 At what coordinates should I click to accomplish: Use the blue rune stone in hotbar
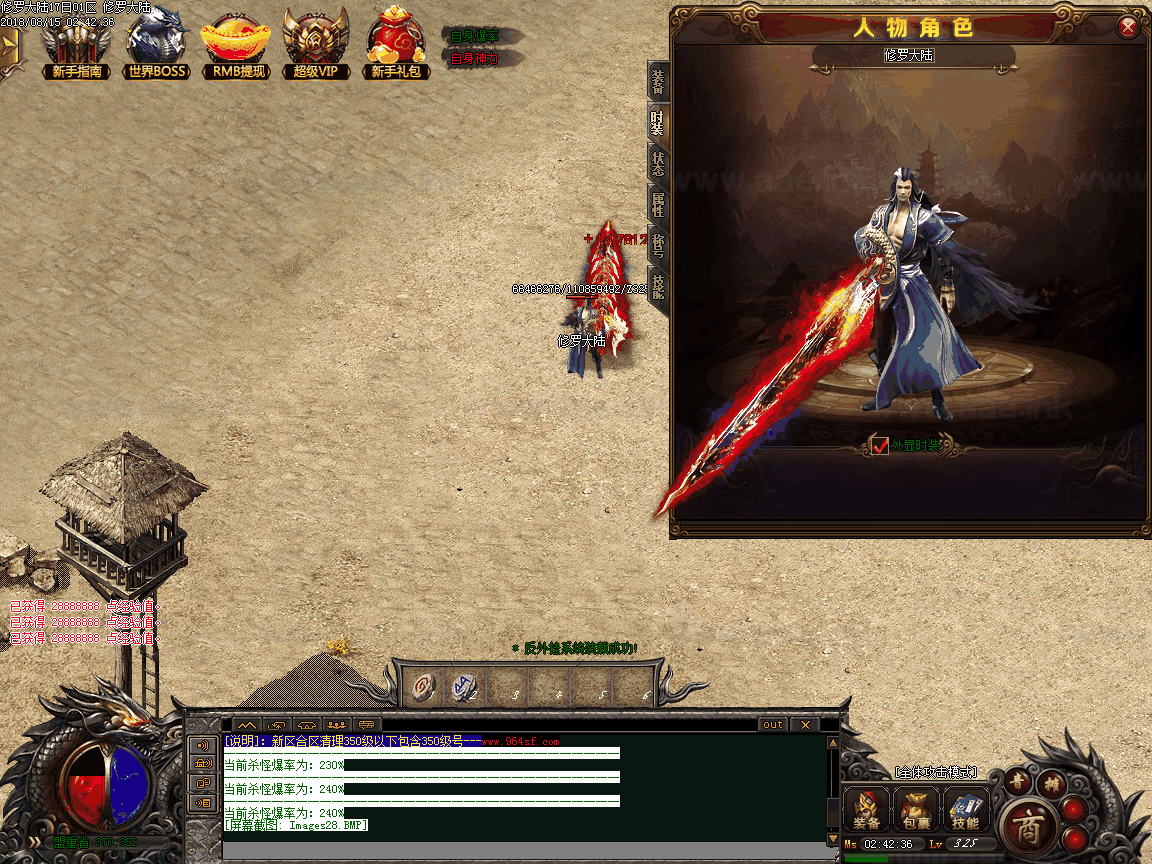[463, 687]
